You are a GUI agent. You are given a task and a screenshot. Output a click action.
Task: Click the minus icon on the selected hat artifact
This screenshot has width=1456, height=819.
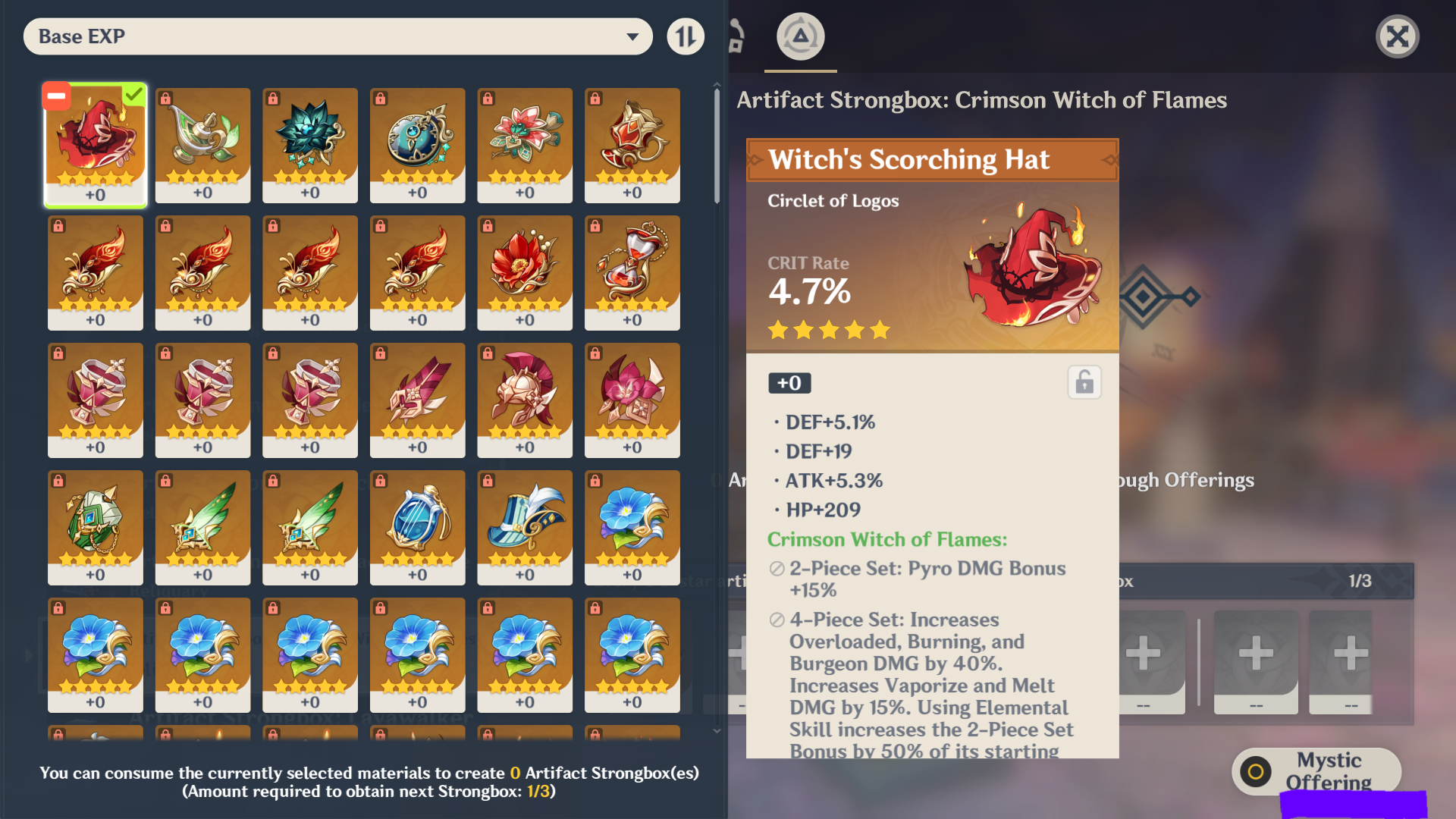pyautogui.click(x=55, y=96)
